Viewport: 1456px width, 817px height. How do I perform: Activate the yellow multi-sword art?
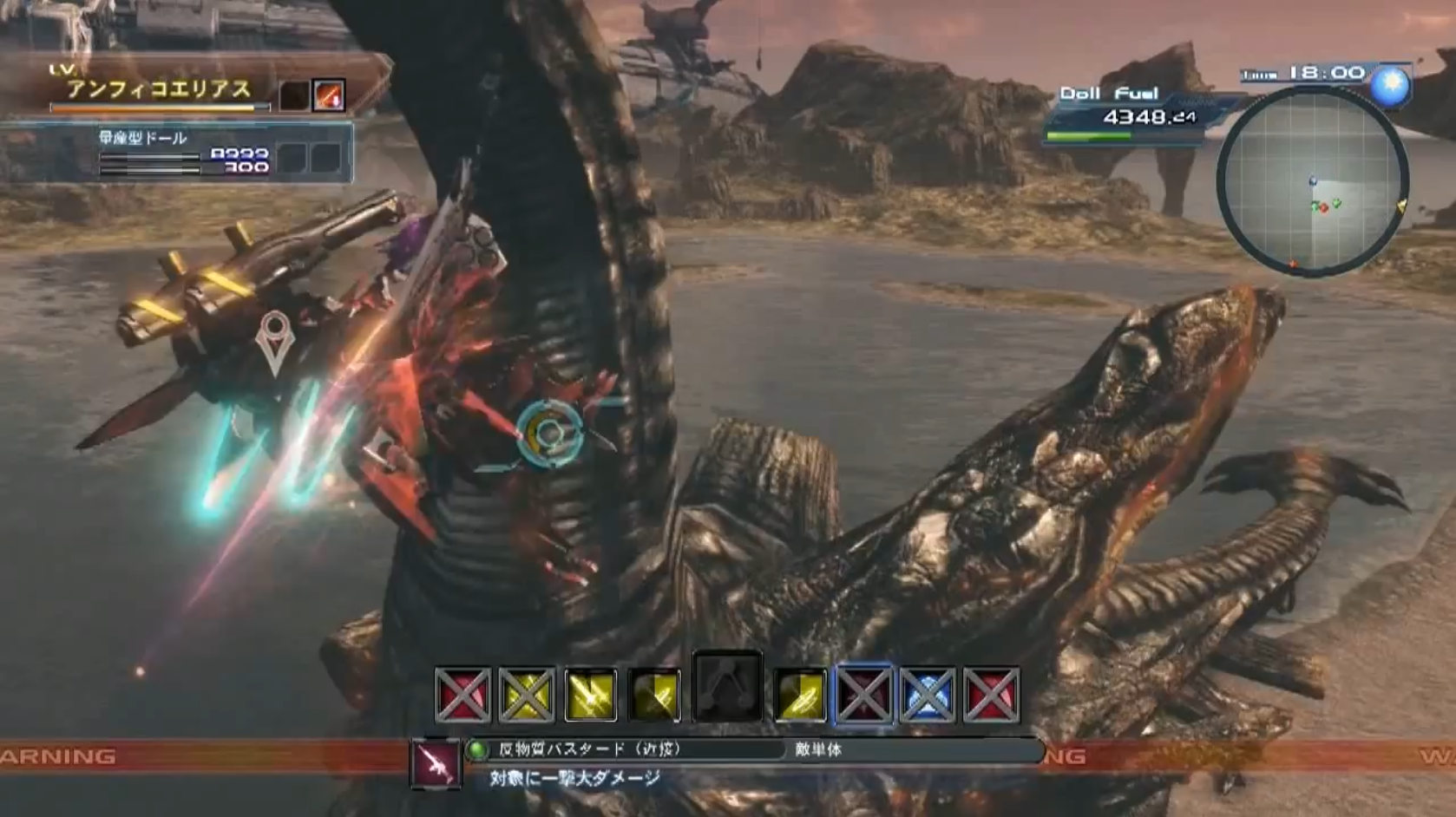(x=591, y=695)
